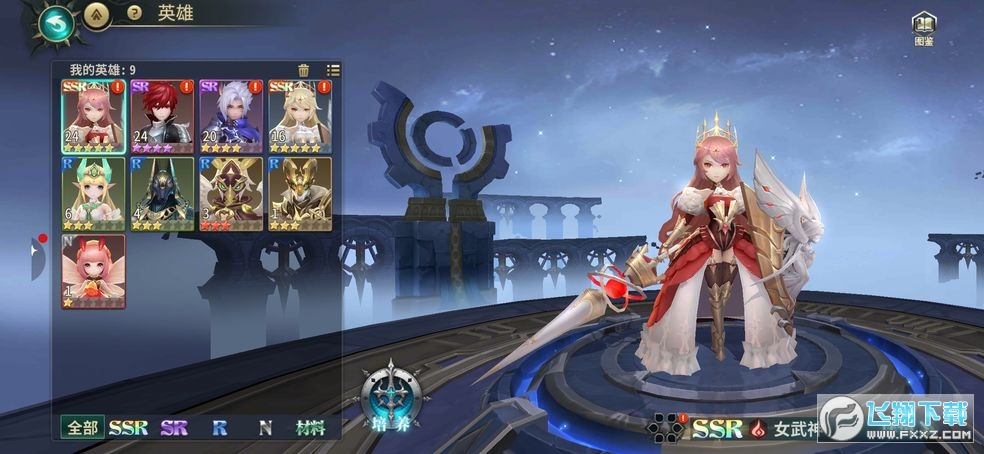Toggle the hero list view icon

pos(333,70)
